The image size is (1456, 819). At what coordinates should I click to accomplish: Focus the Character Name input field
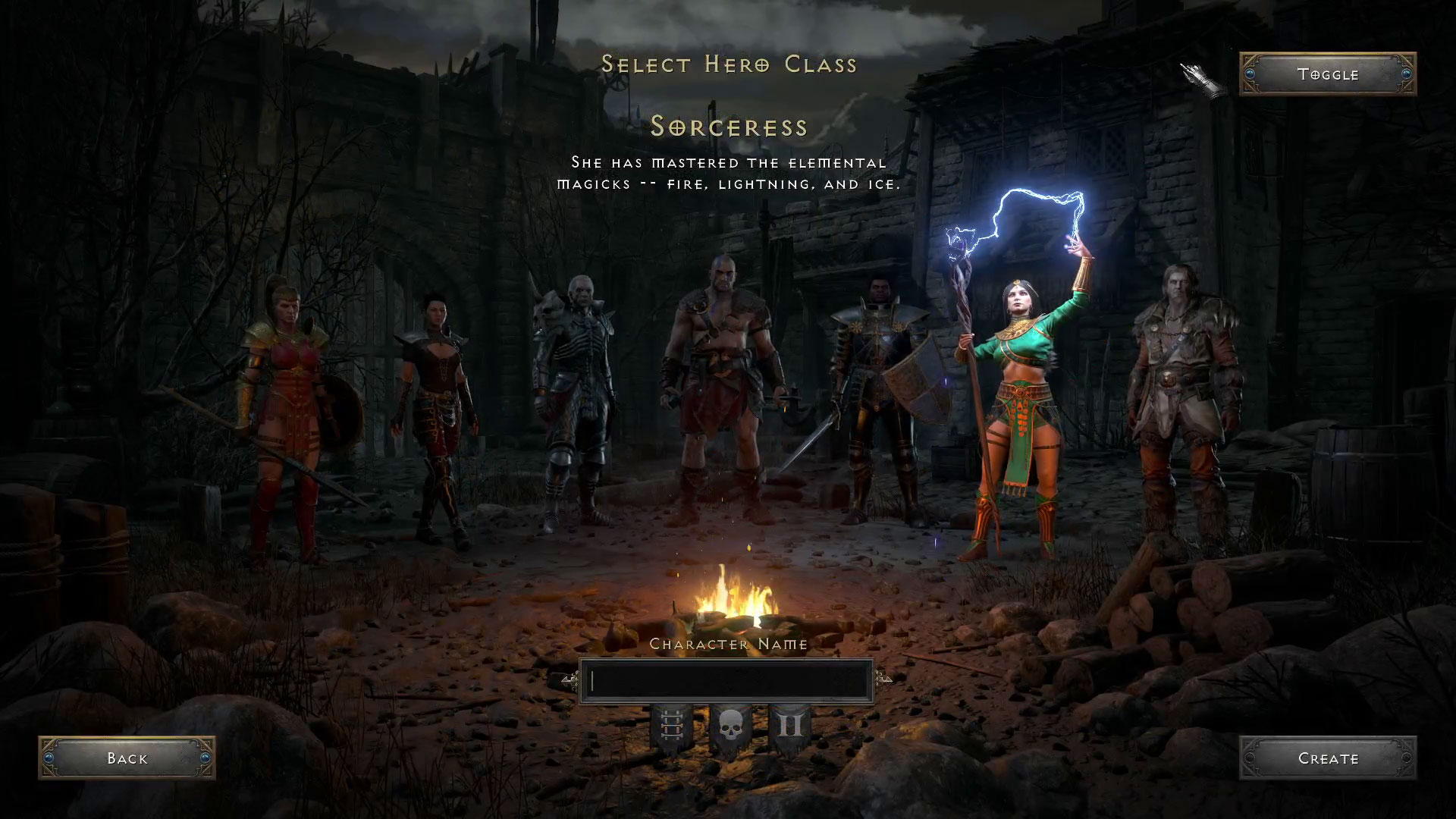click(x=726, y=681)
